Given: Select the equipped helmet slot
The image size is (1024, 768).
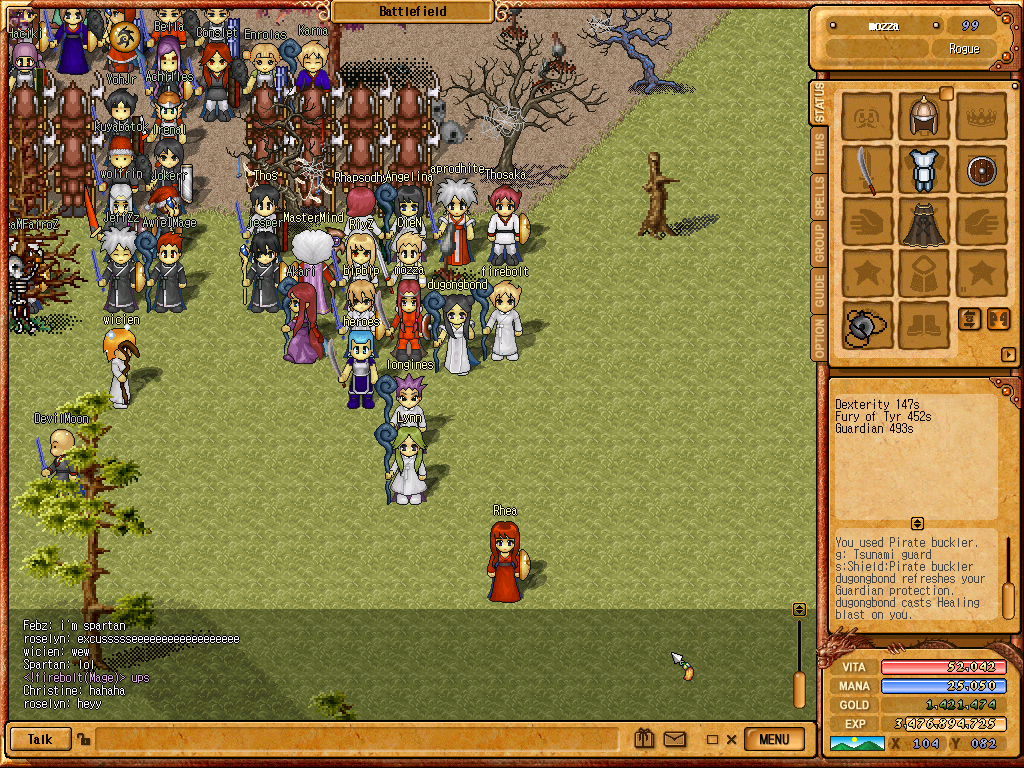Looking at the screenshot, I should click(x=923, y=117).
